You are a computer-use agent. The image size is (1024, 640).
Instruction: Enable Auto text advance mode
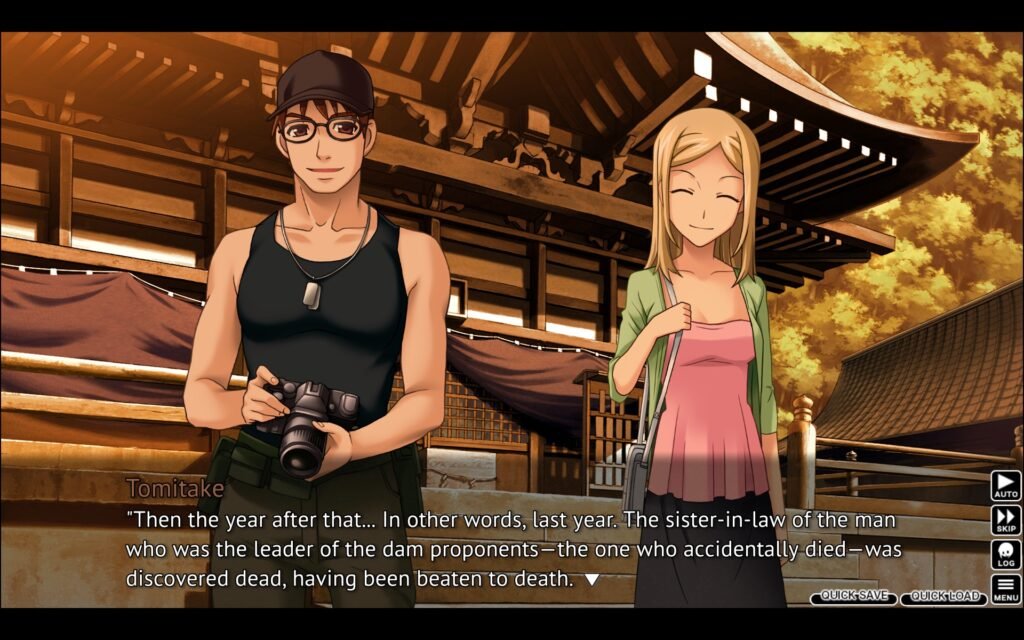[1005, 486]
